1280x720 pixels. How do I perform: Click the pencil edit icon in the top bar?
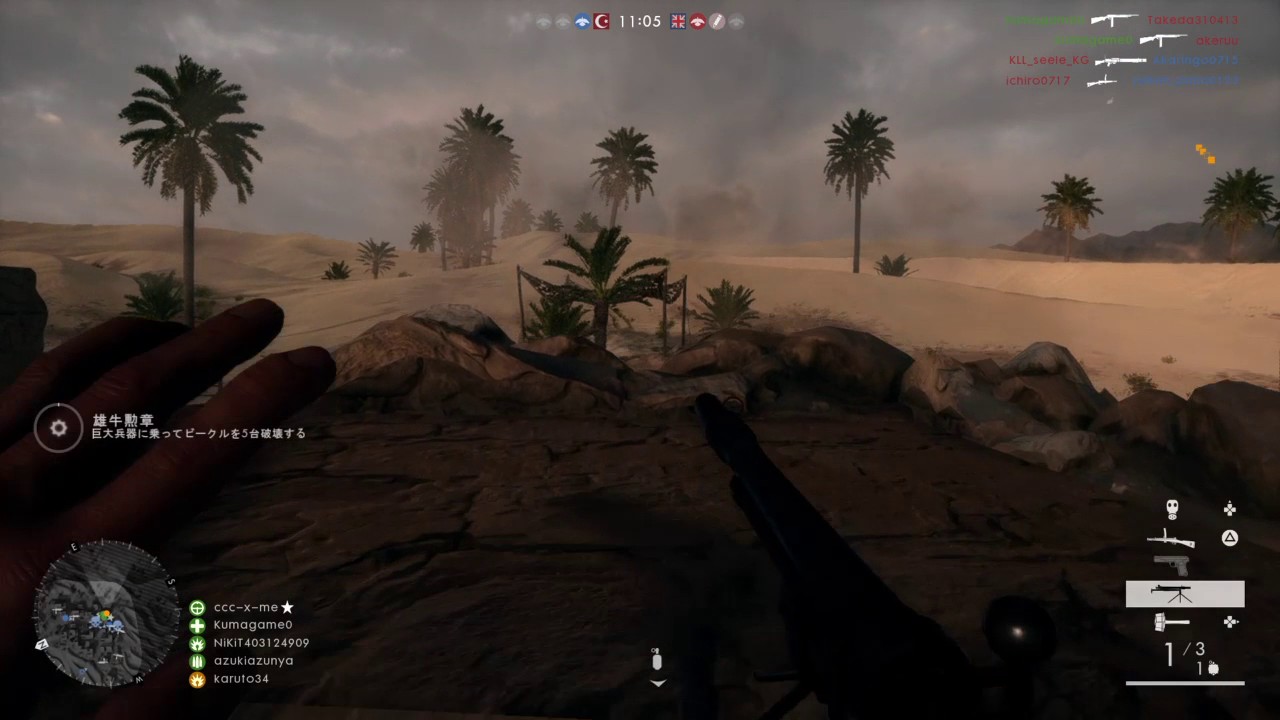coord(717,20)
